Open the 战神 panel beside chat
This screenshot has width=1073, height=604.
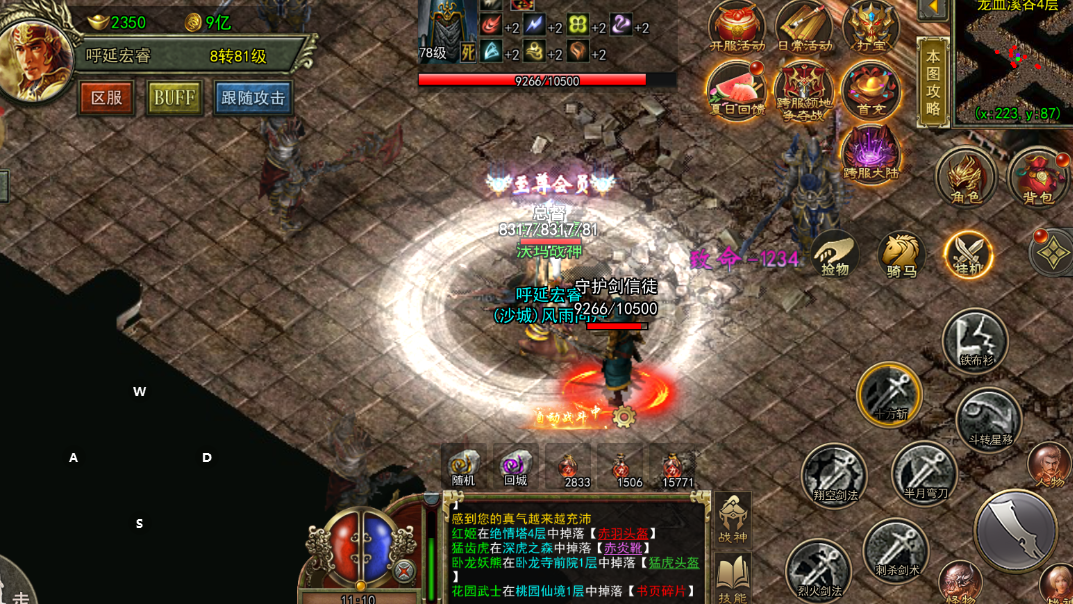point(733,521)
